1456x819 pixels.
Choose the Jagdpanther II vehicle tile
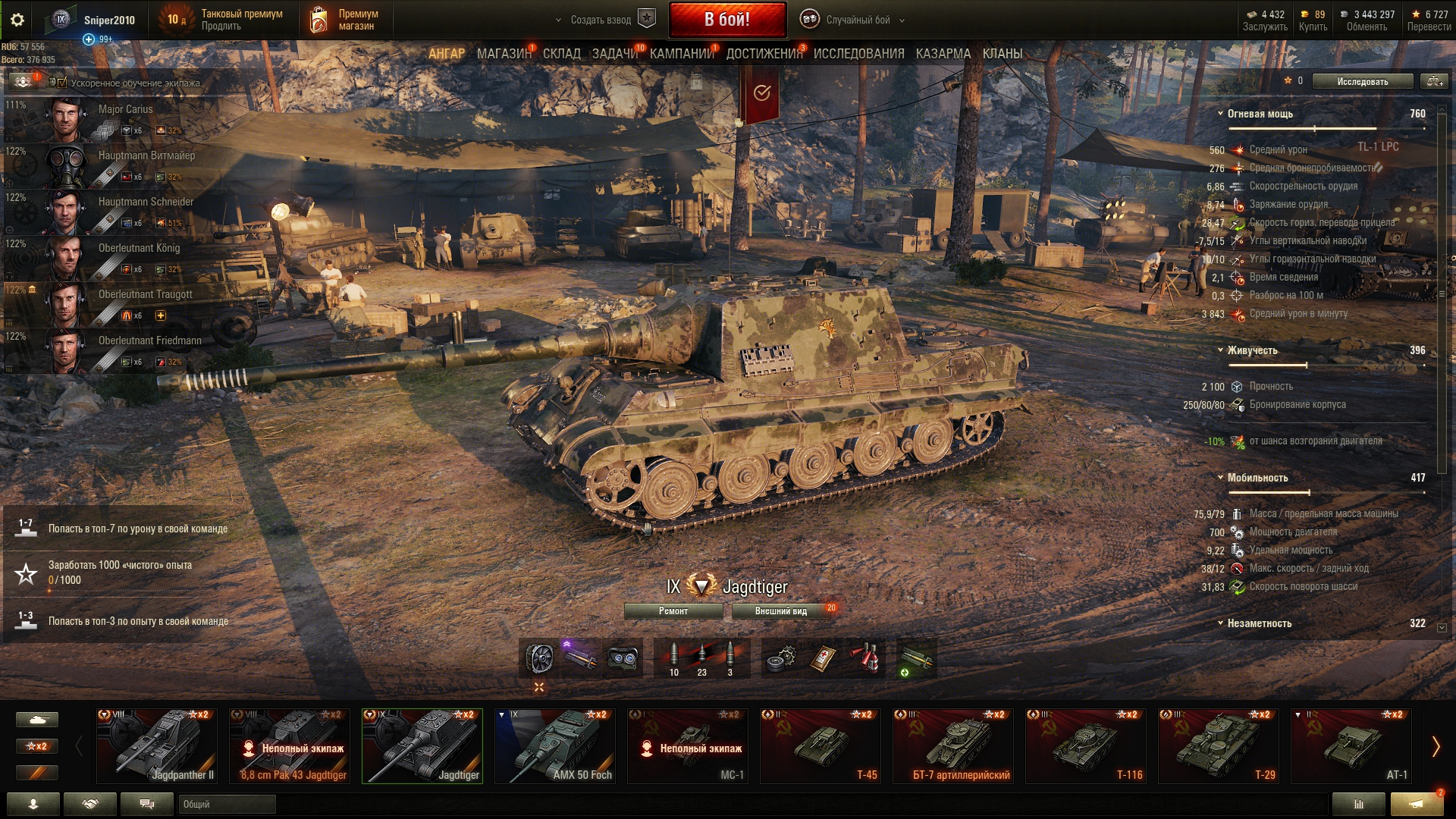(x=157, y=746)
